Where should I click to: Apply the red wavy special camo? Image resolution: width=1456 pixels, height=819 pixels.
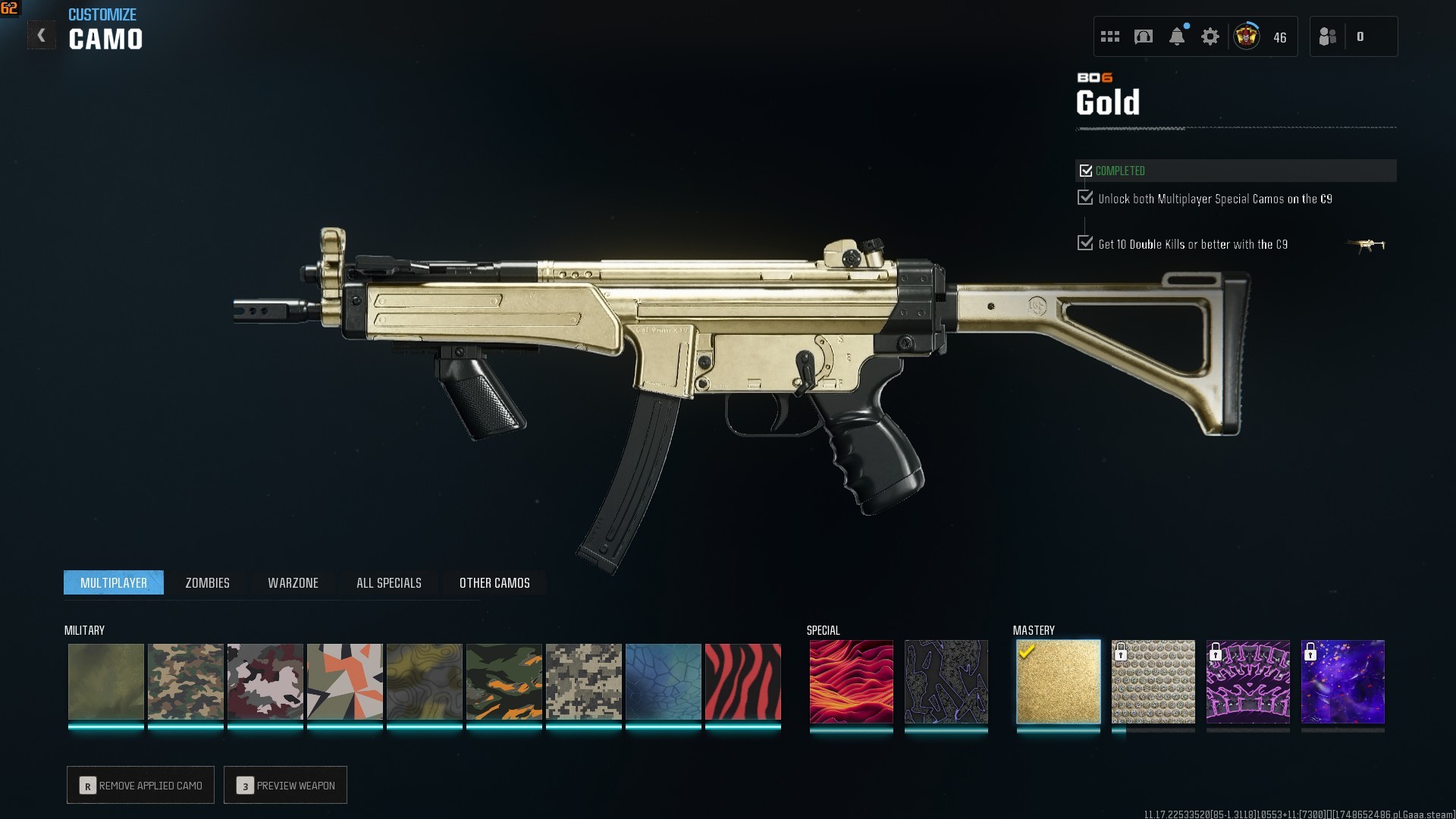pos(851,682)
